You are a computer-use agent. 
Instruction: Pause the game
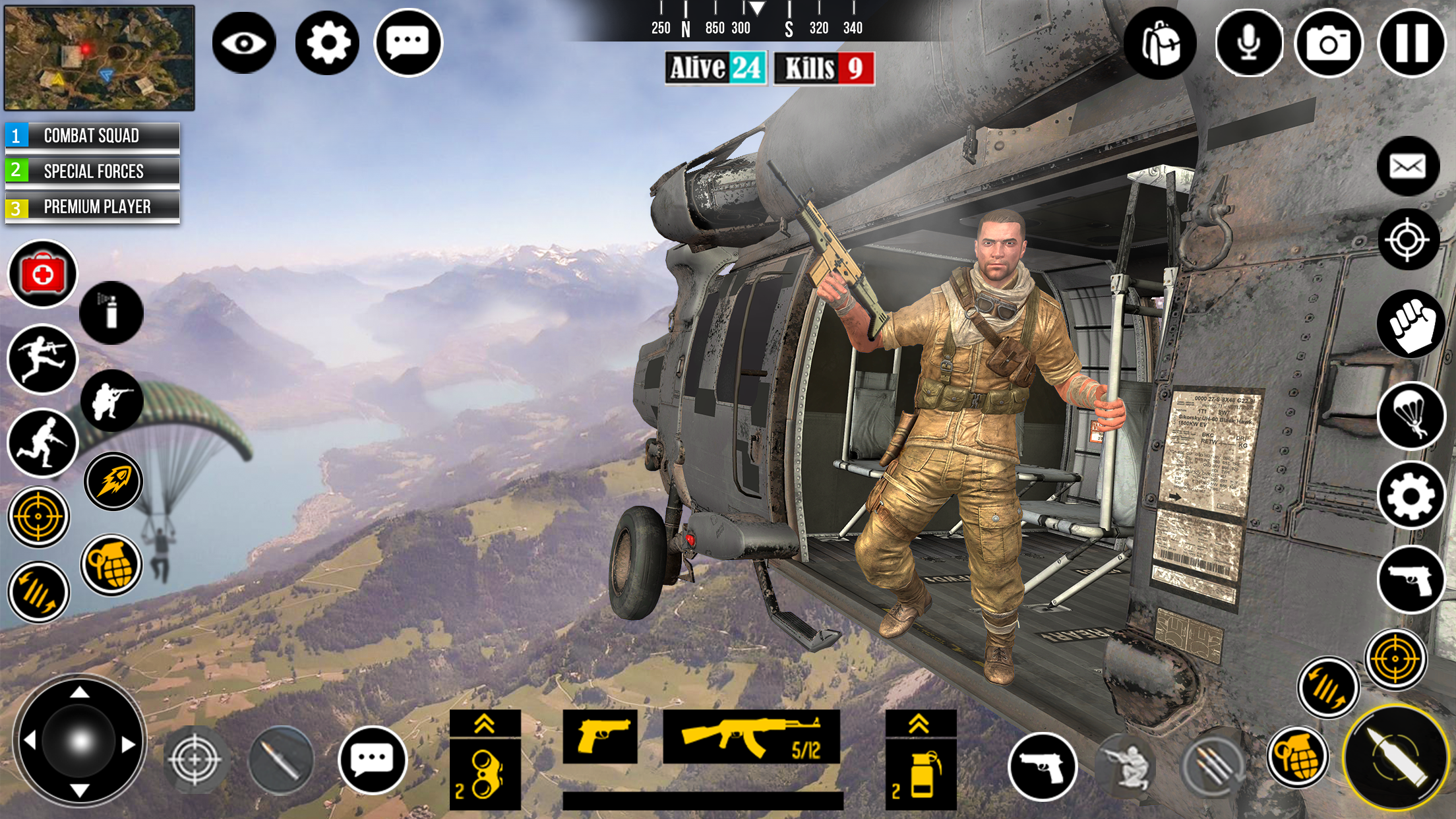1408,44
